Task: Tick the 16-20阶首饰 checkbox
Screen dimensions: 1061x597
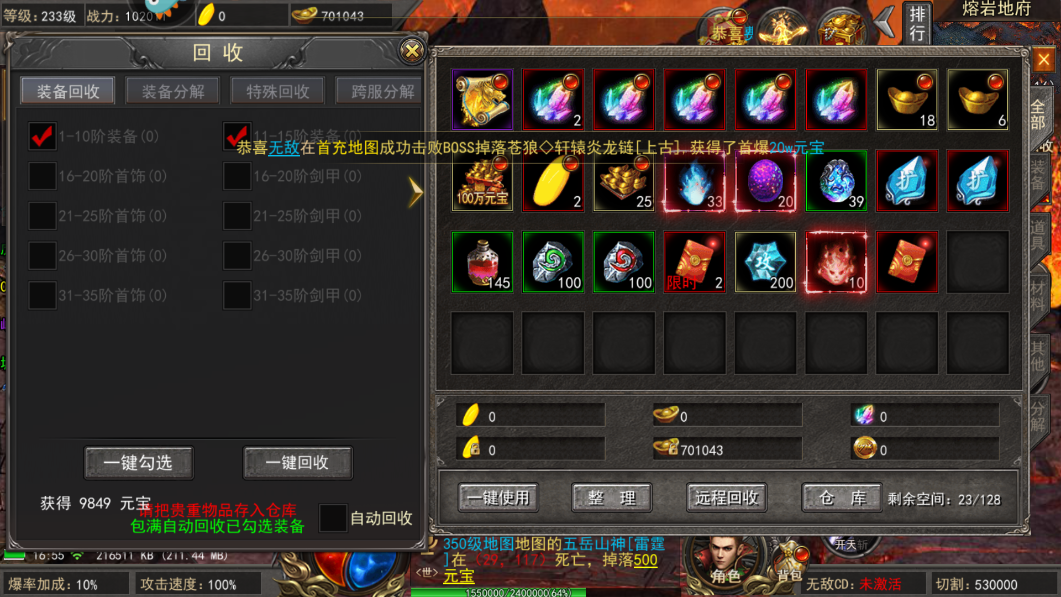Action: [42, 176]
